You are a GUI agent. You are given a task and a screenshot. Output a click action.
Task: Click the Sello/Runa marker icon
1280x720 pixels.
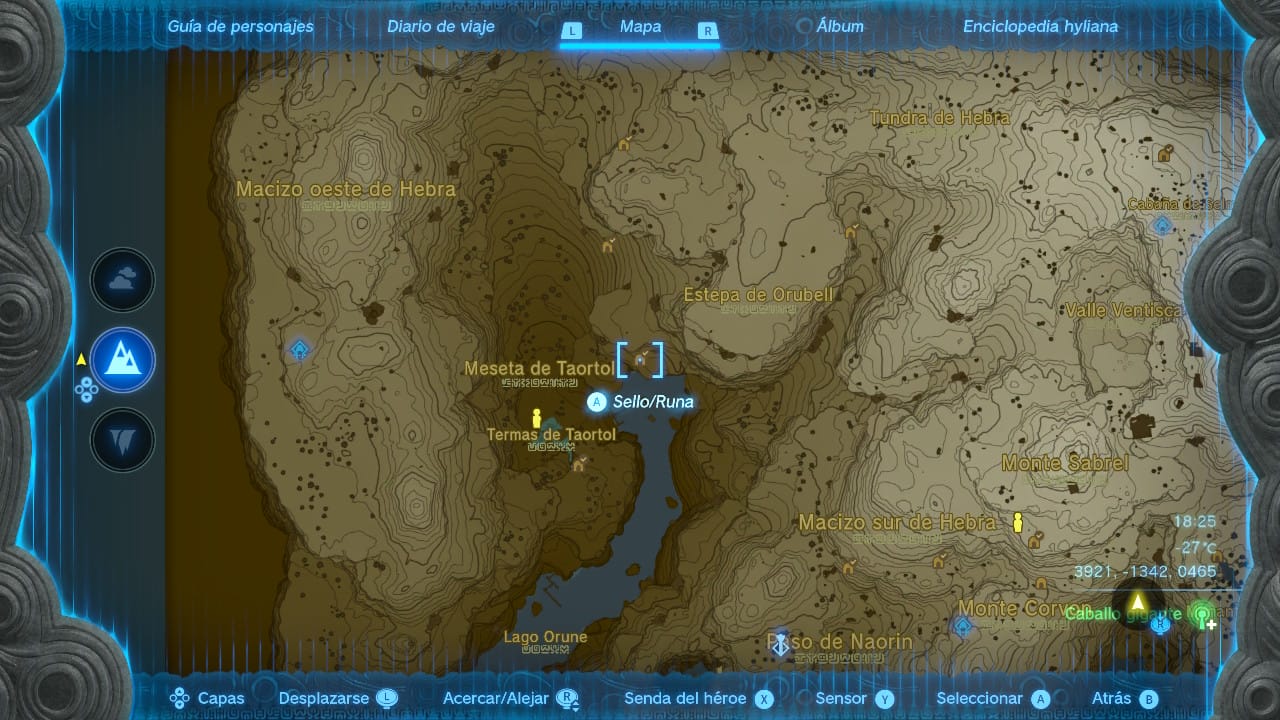[597, 402]
